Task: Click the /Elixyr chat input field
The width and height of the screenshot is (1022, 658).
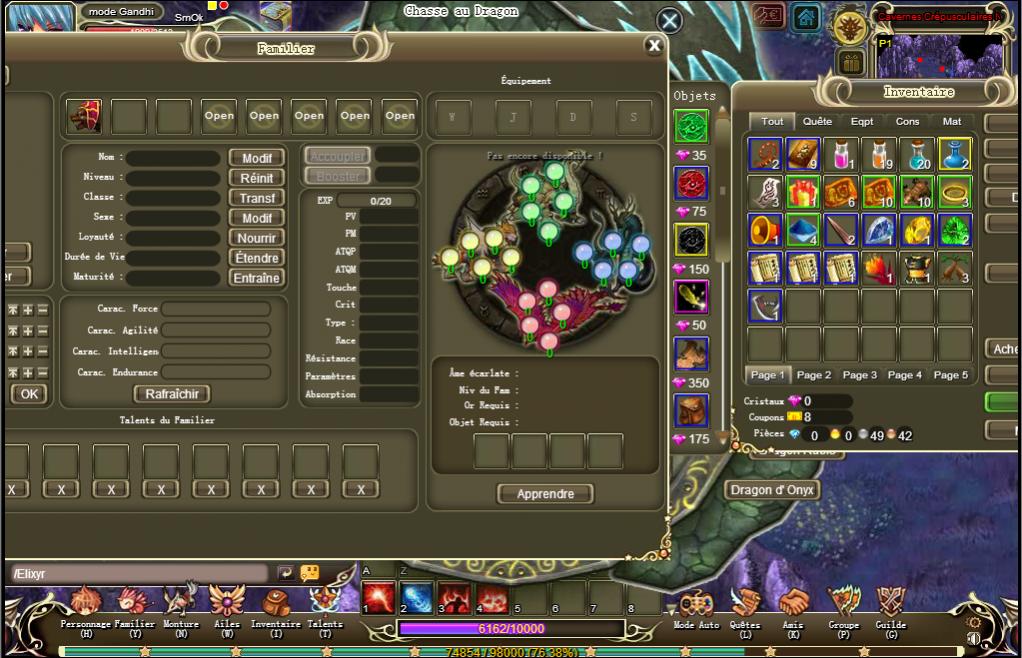Action: click(x=138, y=574)
